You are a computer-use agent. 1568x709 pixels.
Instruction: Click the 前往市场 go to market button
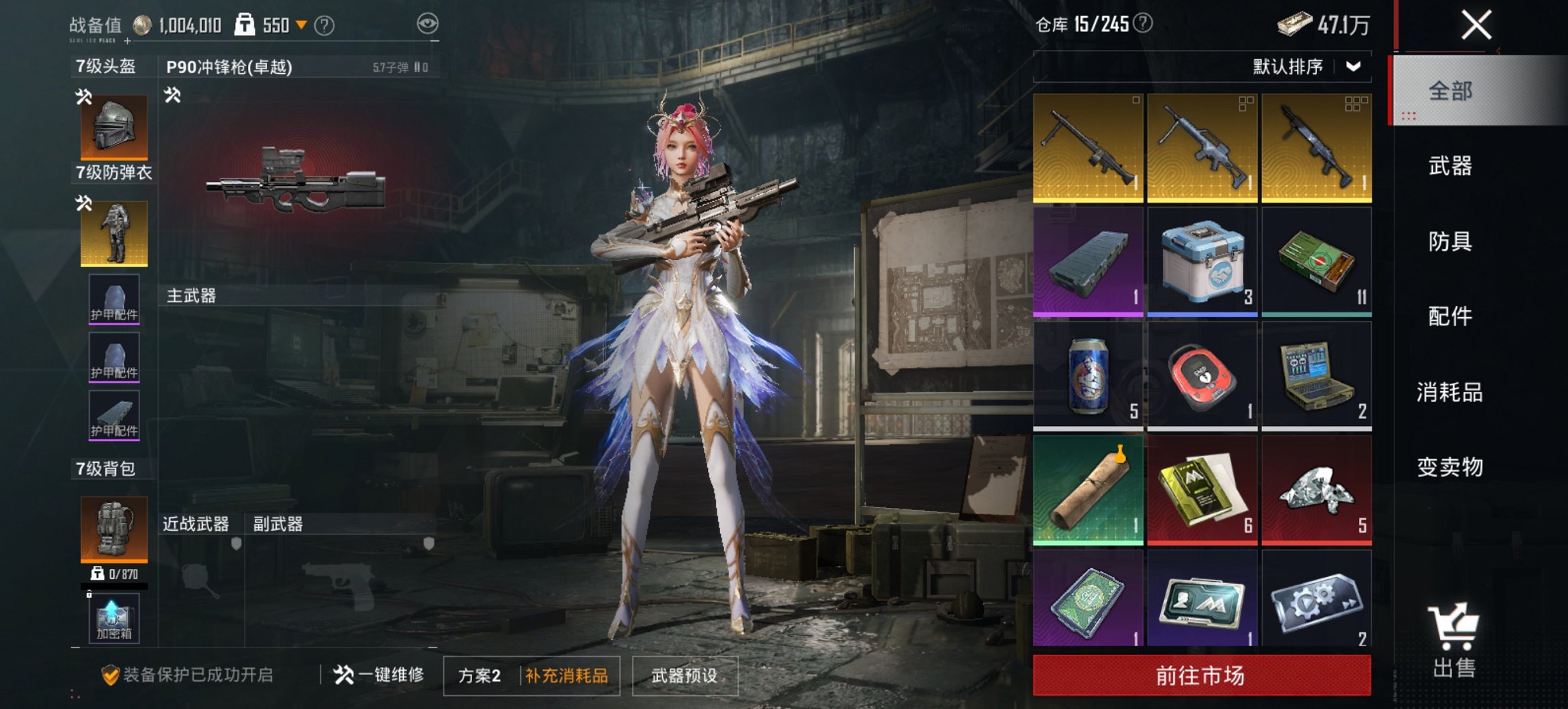[1200, 674]
